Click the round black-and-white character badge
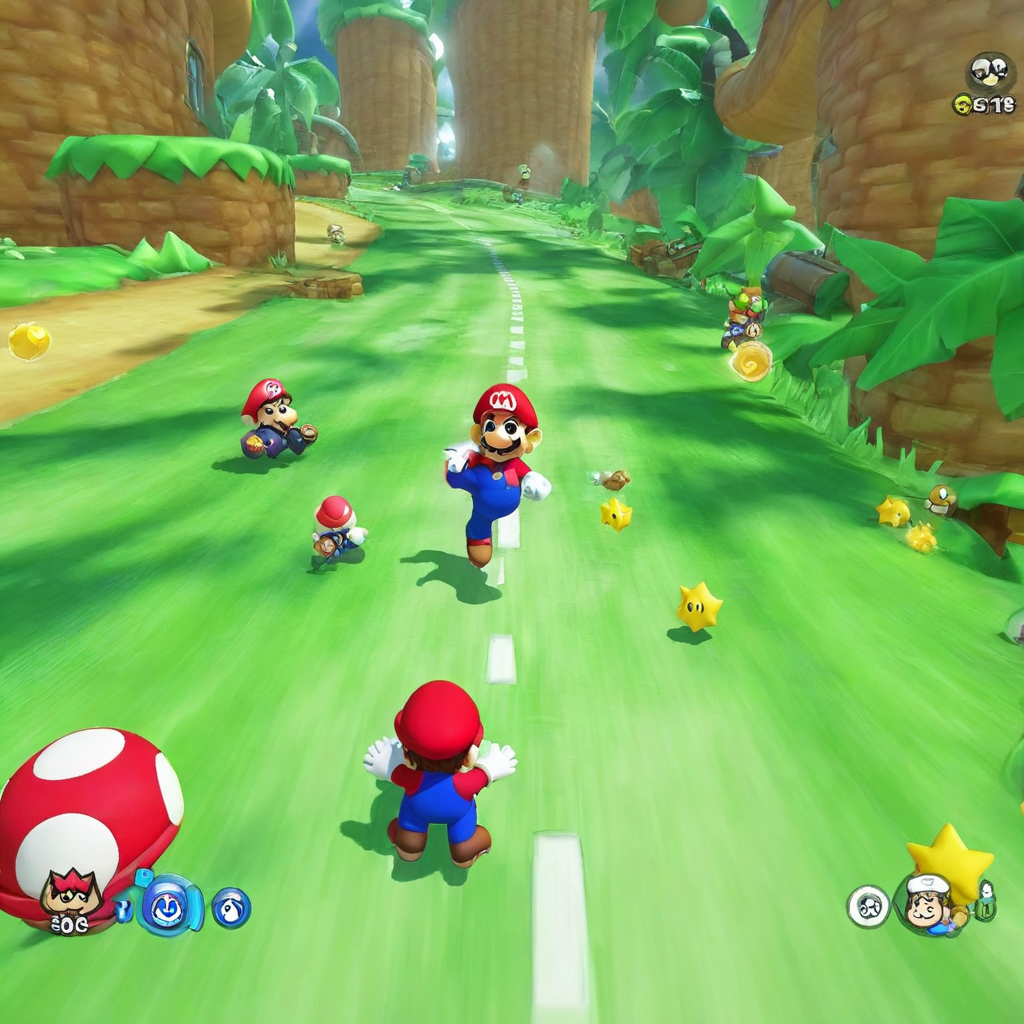 tap(989, 72)
